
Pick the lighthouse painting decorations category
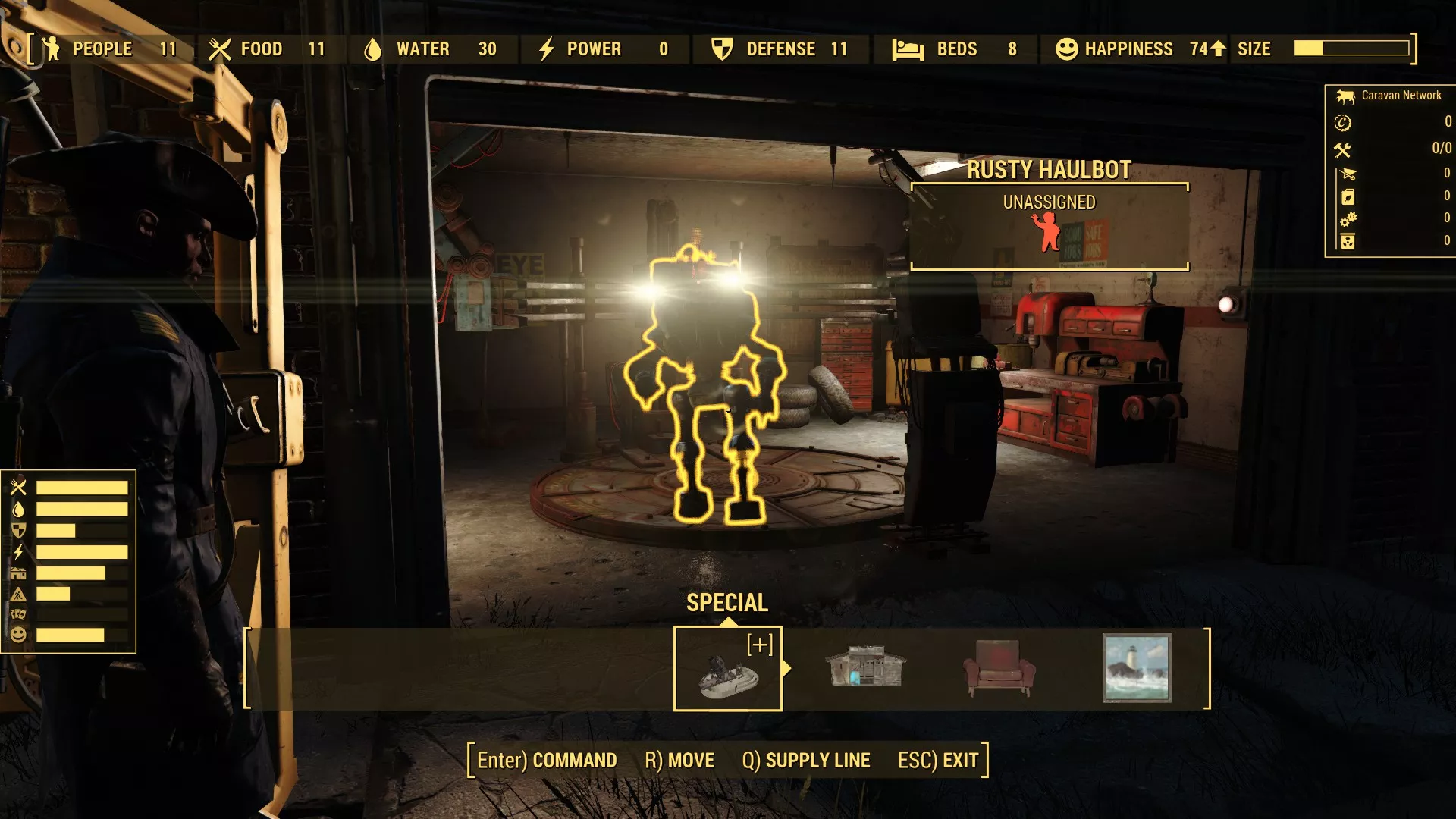click(x=1136, y=668)
